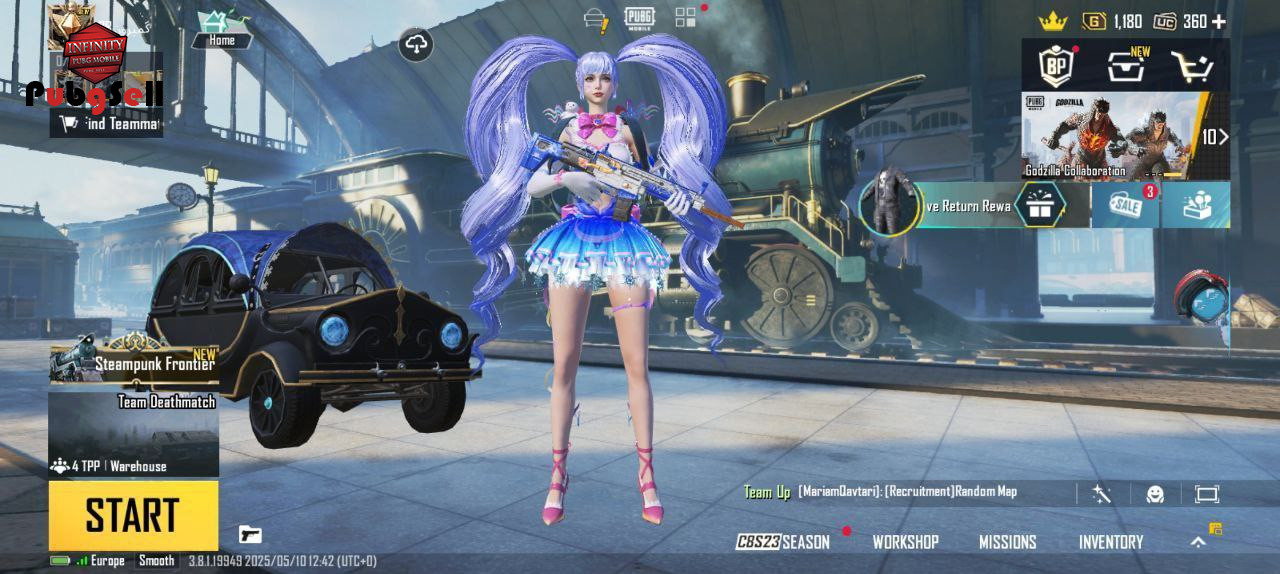Open the emote smiley face icon
This screenshot has height=574, width=1280.
click(1154, 494)
